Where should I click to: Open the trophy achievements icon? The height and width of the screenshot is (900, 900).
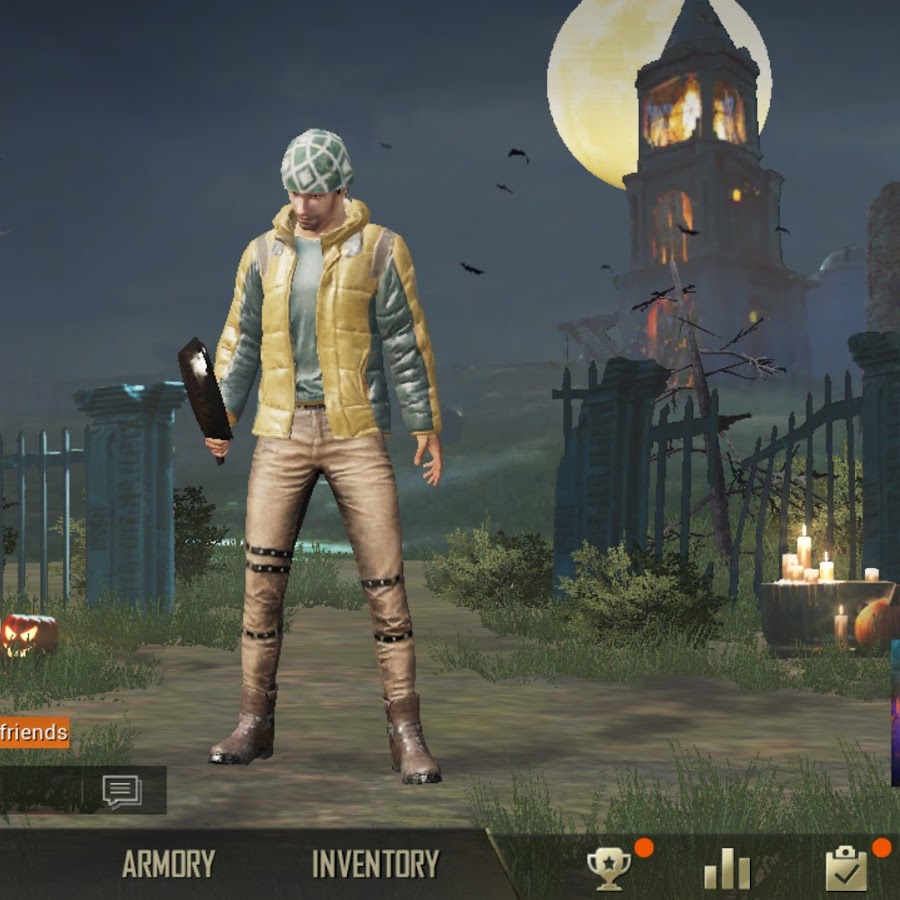tap(609, 868)
